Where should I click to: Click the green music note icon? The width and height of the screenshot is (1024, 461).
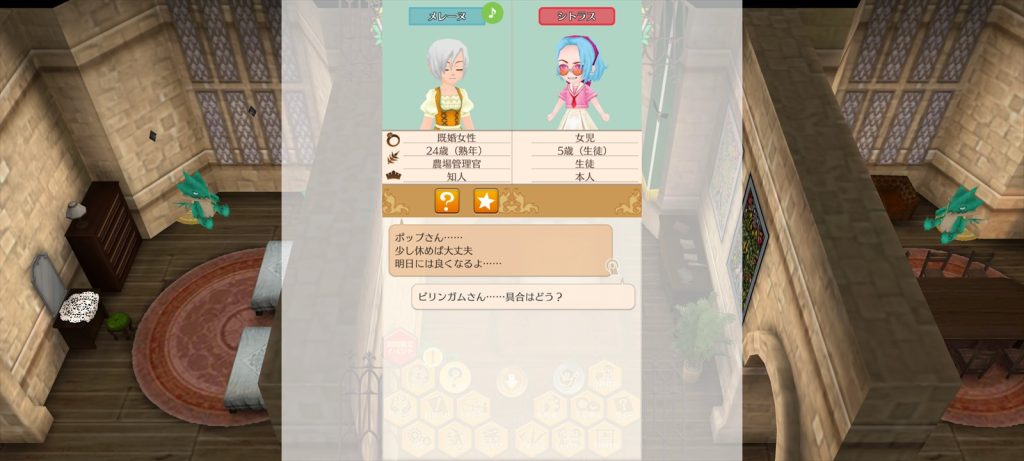pyautogui.click(x=492, y=13)
